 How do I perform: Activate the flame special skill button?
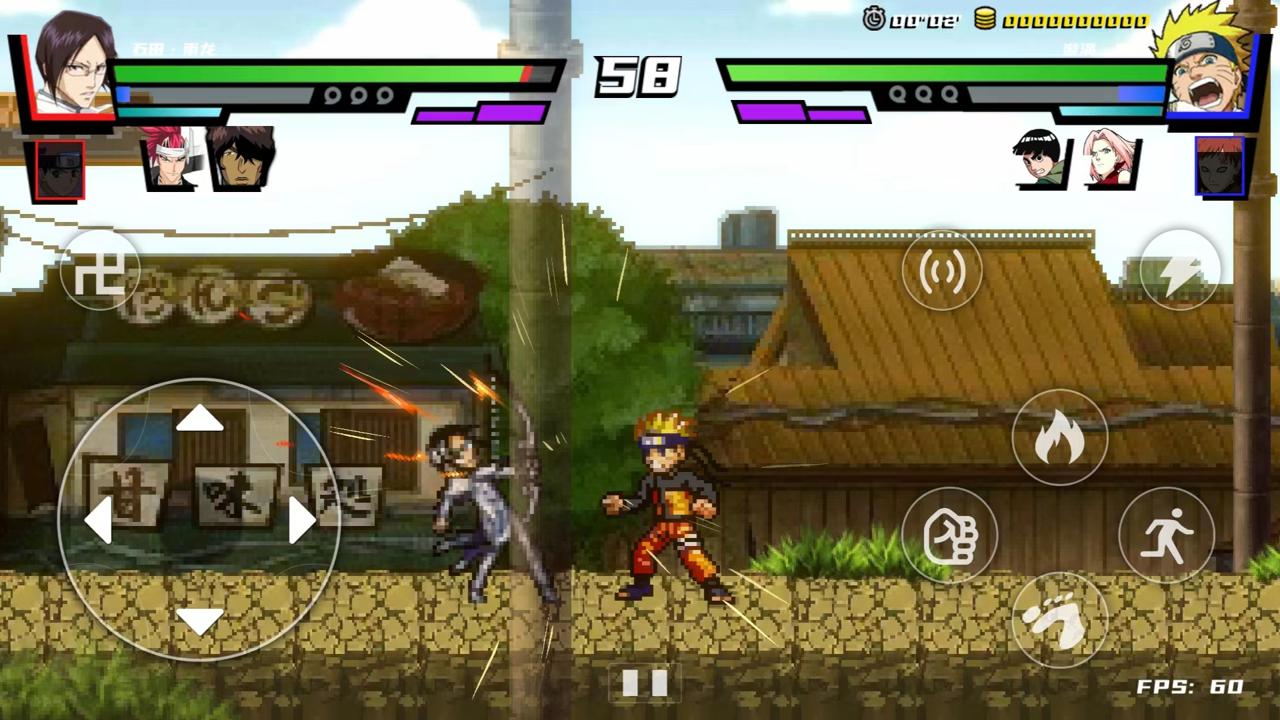click(1059, 438)
